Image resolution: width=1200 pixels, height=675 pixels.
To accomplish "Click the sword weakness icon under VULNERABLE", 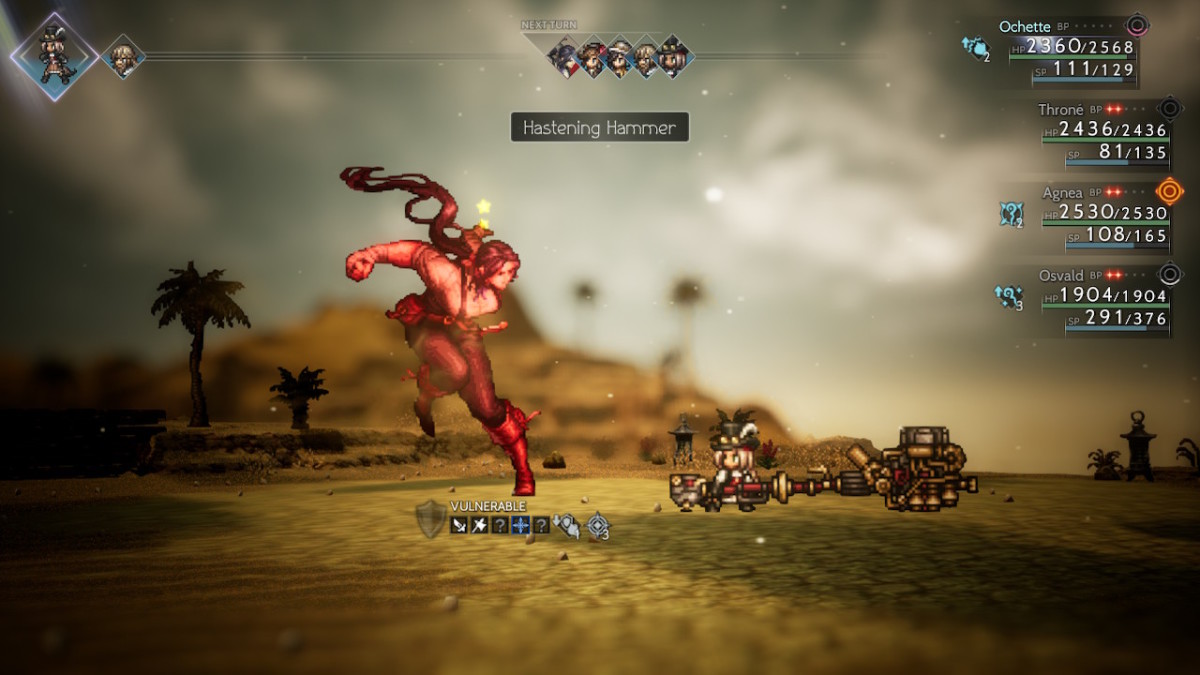I will [459, 524].
